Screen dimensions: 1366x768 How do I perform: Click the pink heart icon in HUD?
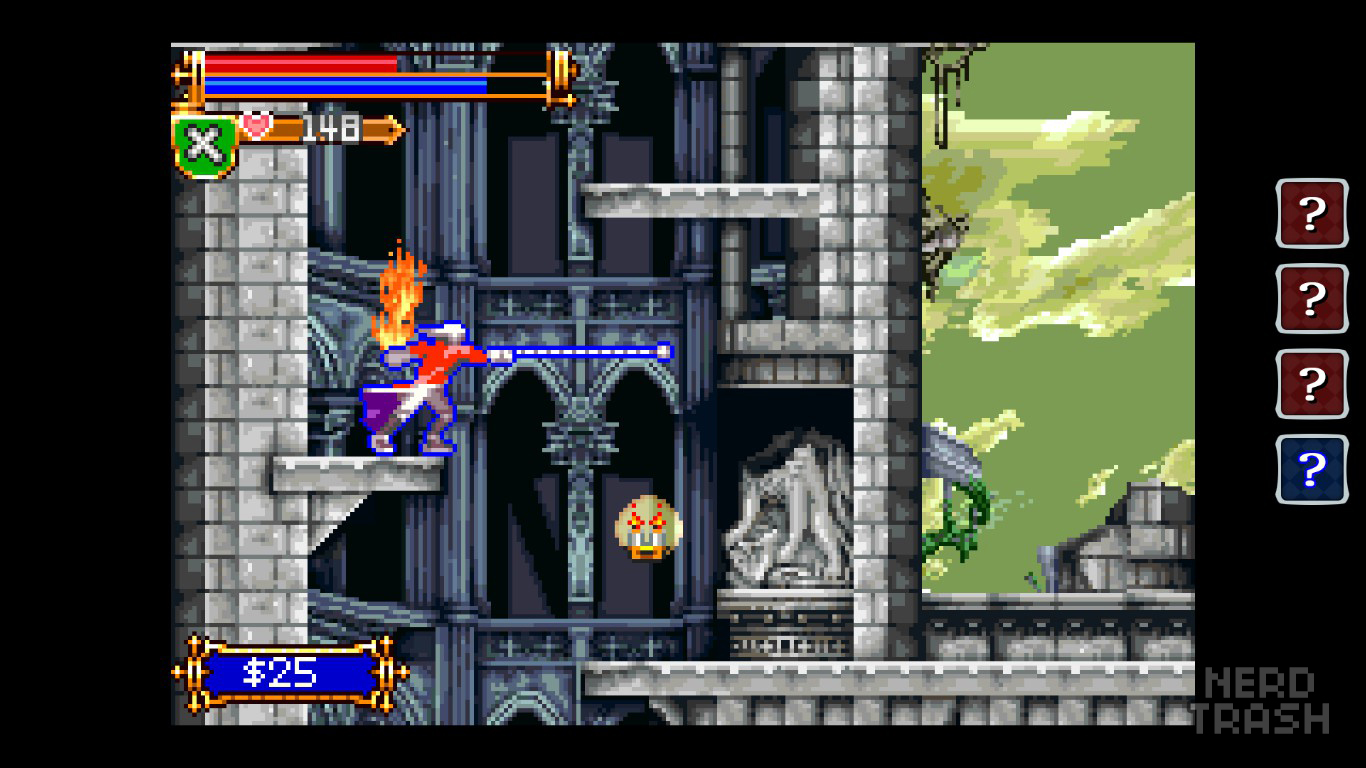click(x=258, y=126)
